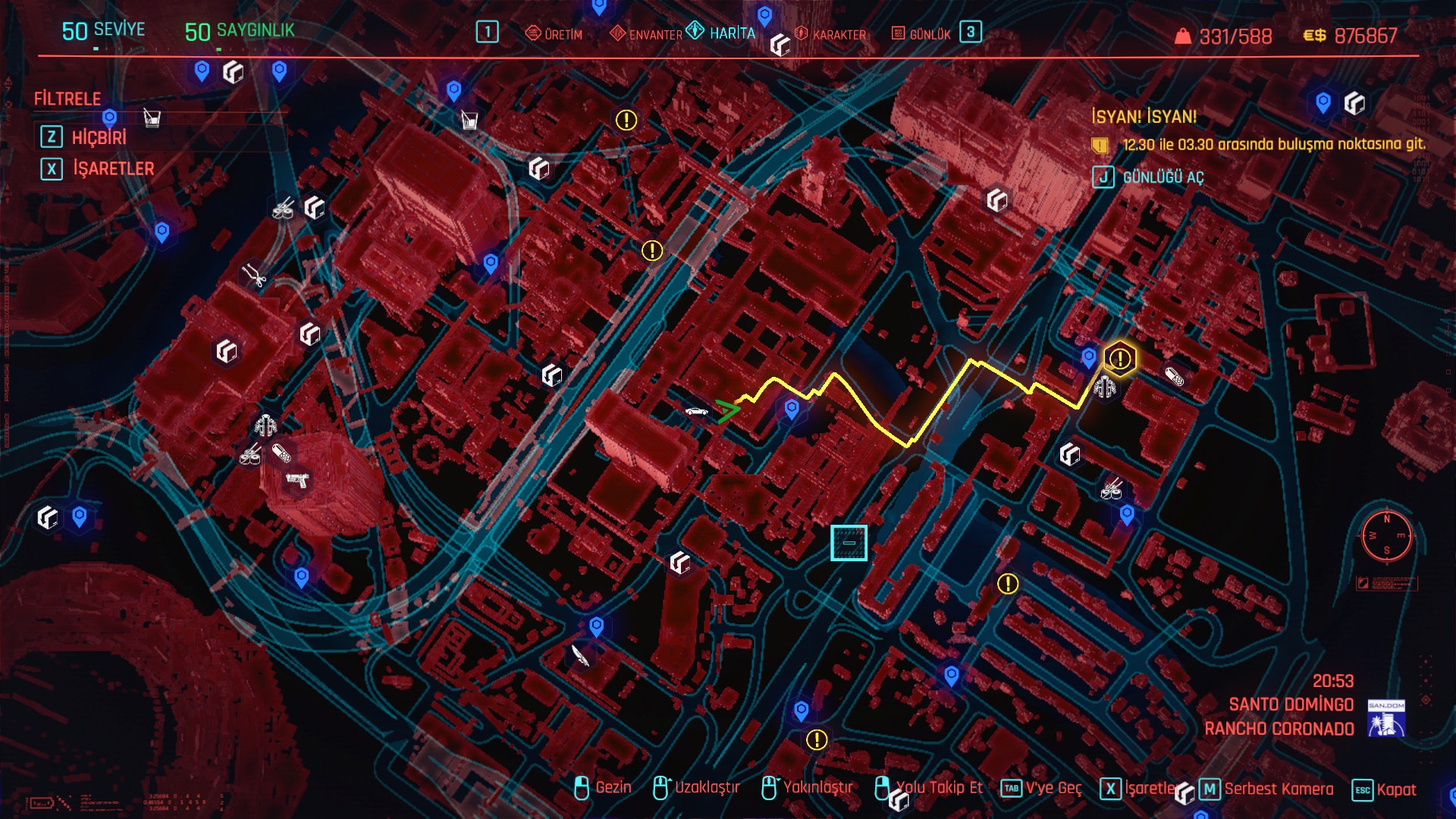Select the scissors ripperdoc marker
Image resolution: width=1456 pixels, height=819 pixels.
pyautogui.click(x=254, y=275)
